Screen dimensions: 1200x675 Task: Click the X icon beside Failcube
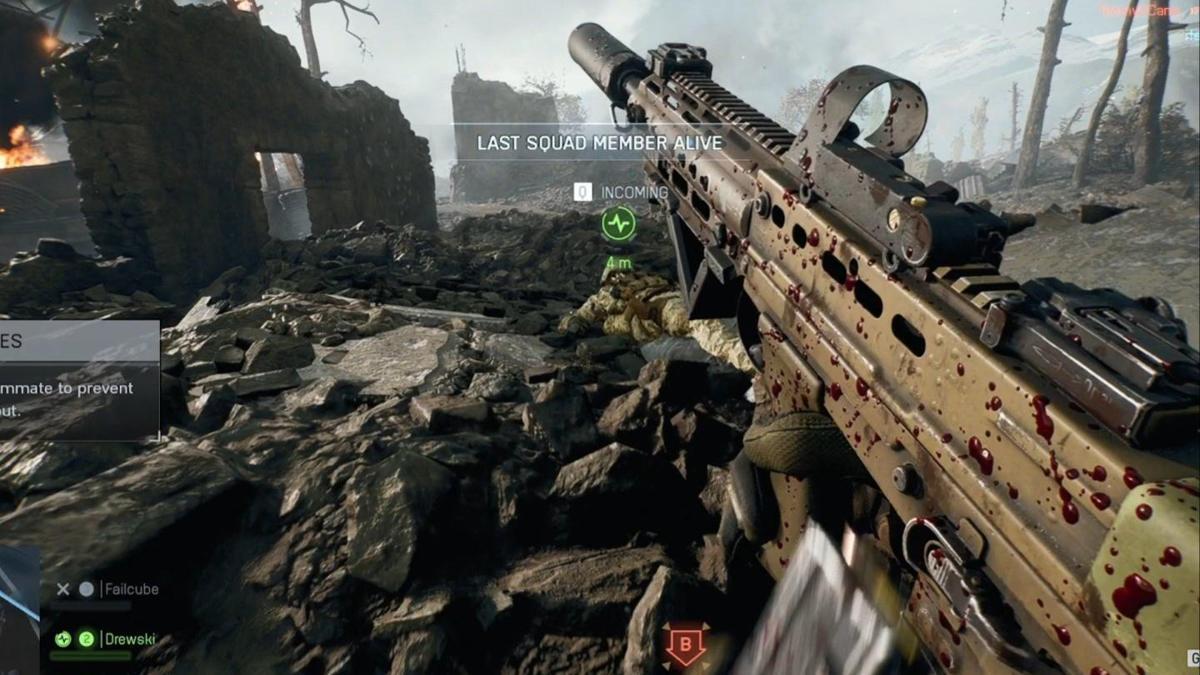(63, 590)
